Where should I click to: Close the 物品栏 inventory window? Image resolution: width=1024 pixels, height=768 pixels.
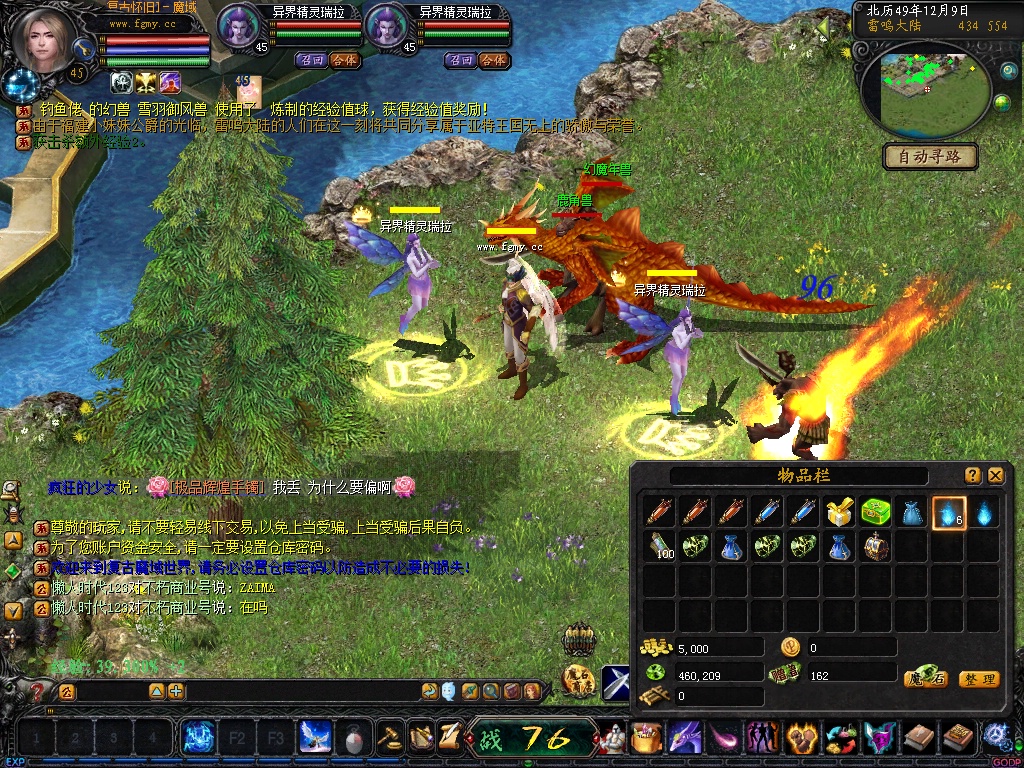click(996, 476)
